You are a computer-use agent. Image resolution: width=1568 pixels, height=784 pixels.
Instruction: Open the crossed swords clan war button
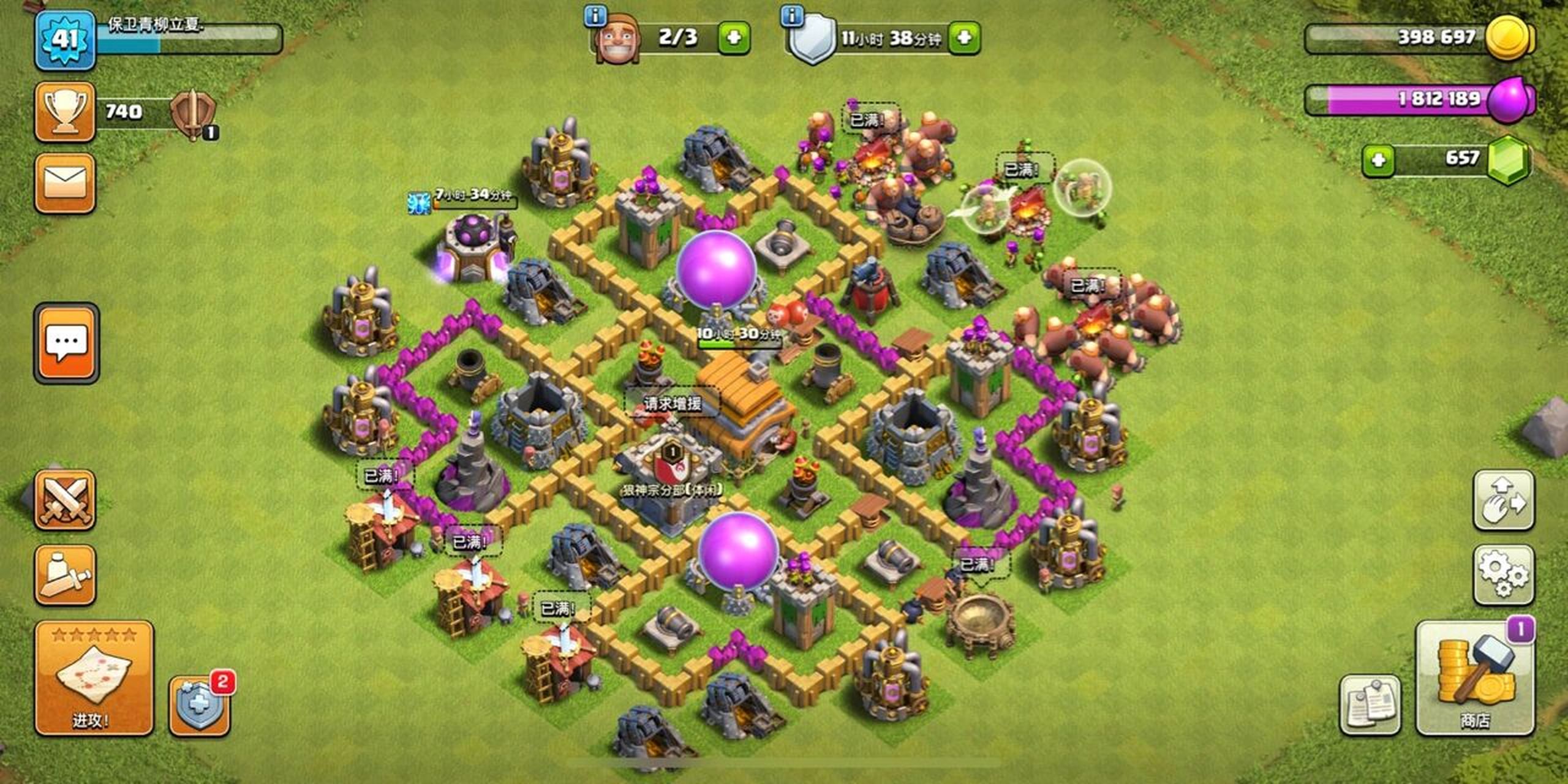point(65,500)
